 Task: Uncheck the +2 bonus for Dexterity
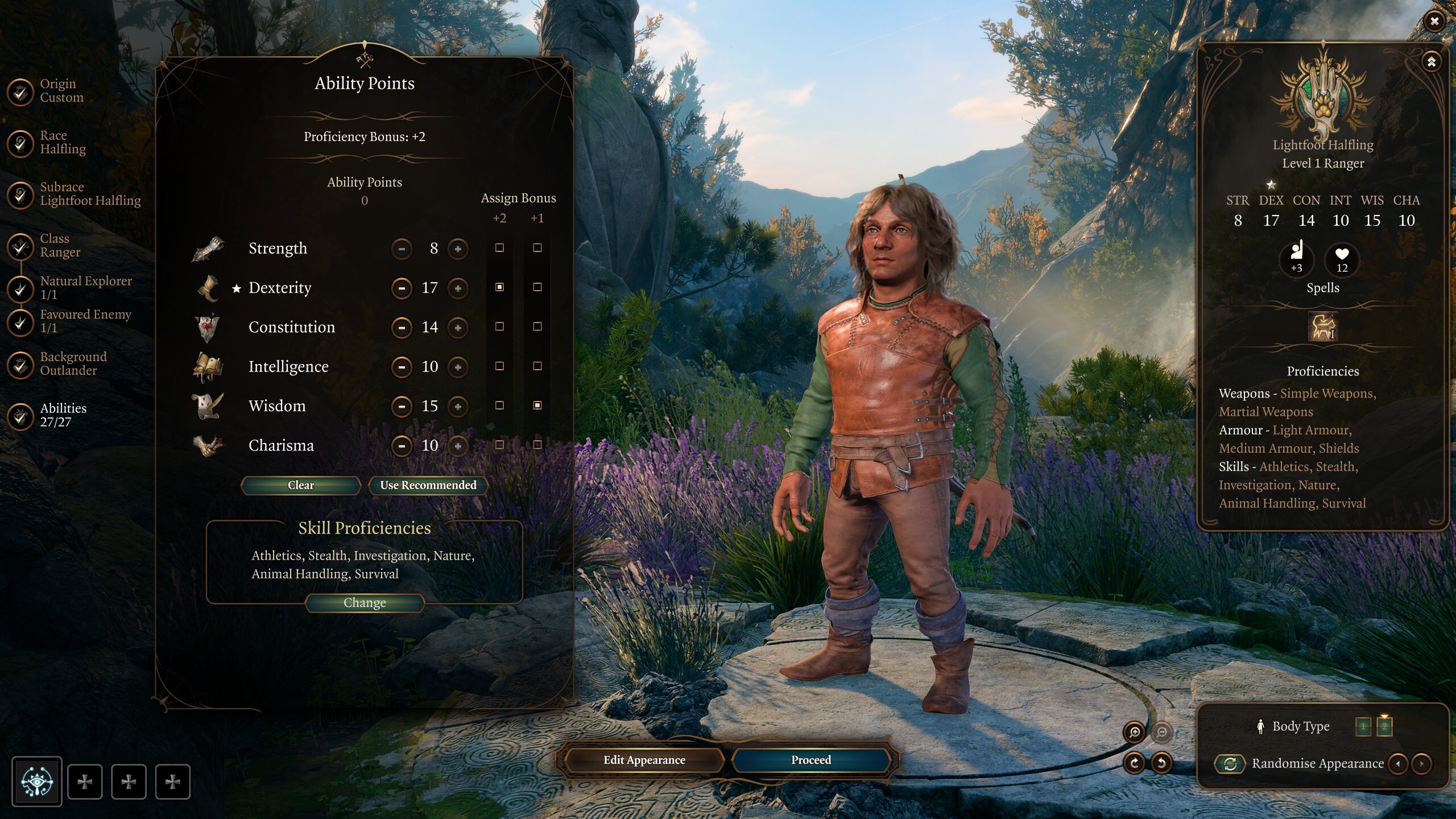click(x=500, y=288)
